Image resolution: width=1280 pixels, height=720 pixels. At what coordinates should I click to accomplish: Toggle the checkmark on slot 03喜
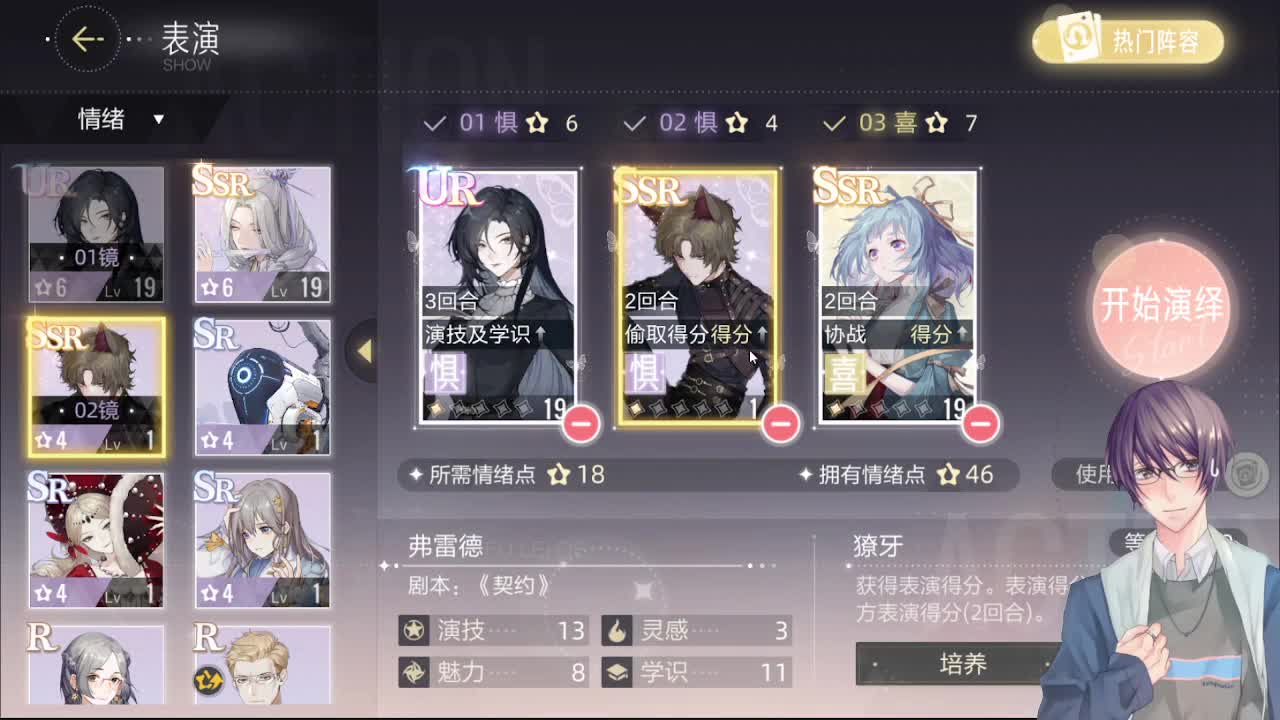tap(834, 123)
